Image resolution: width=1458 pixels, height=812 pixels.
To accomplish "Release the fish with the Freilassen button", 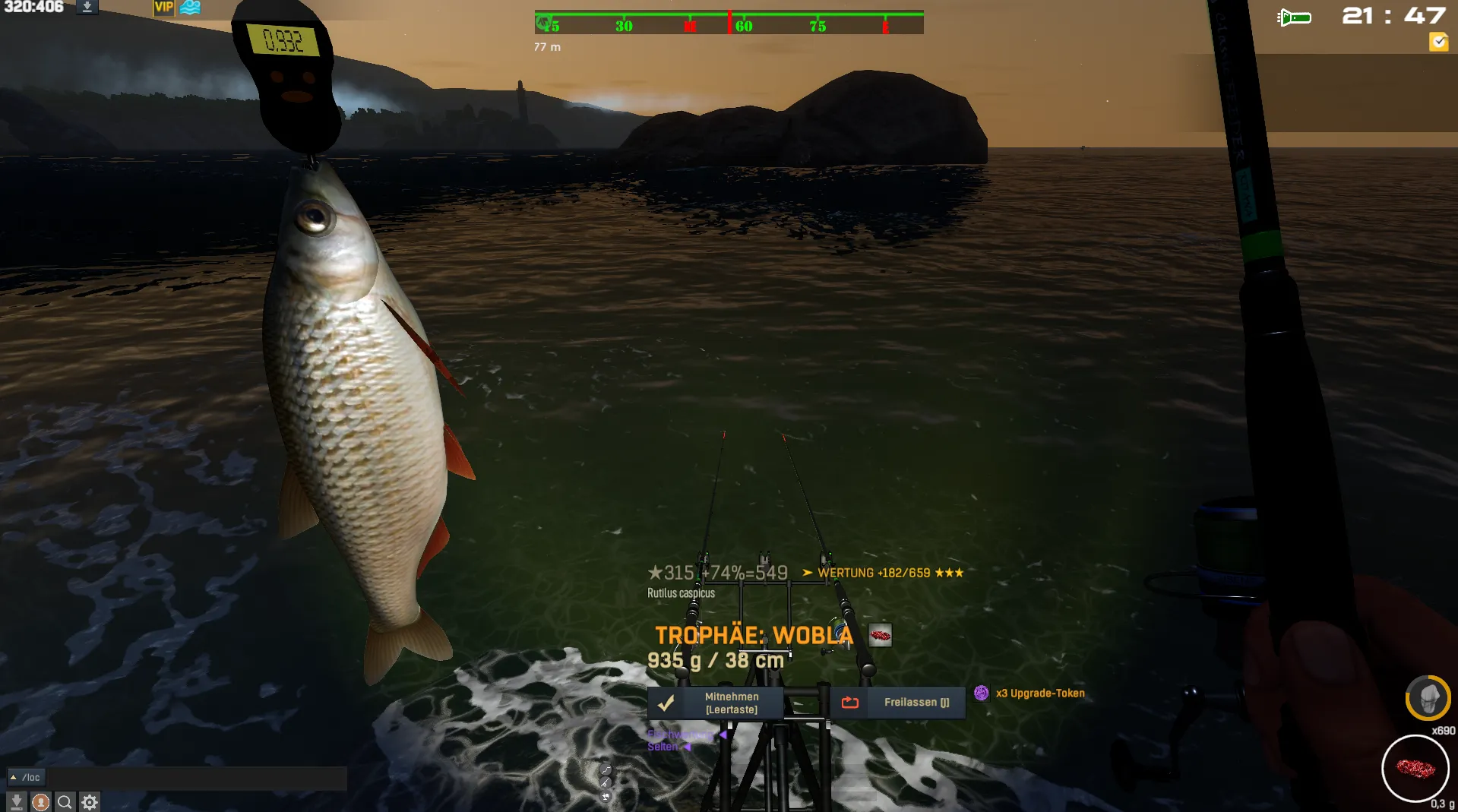I will click(897, 703).
